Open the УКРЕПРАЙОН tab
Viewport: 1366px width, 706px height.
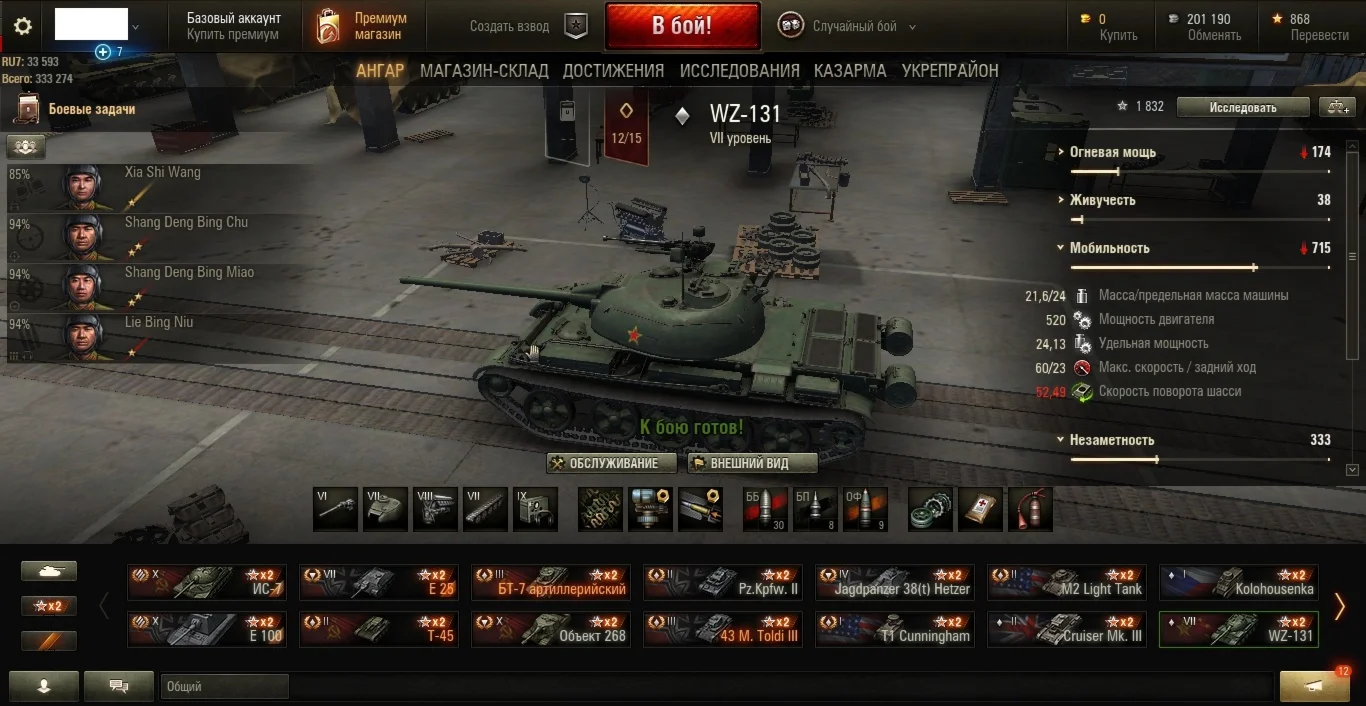tap(950, 71)
